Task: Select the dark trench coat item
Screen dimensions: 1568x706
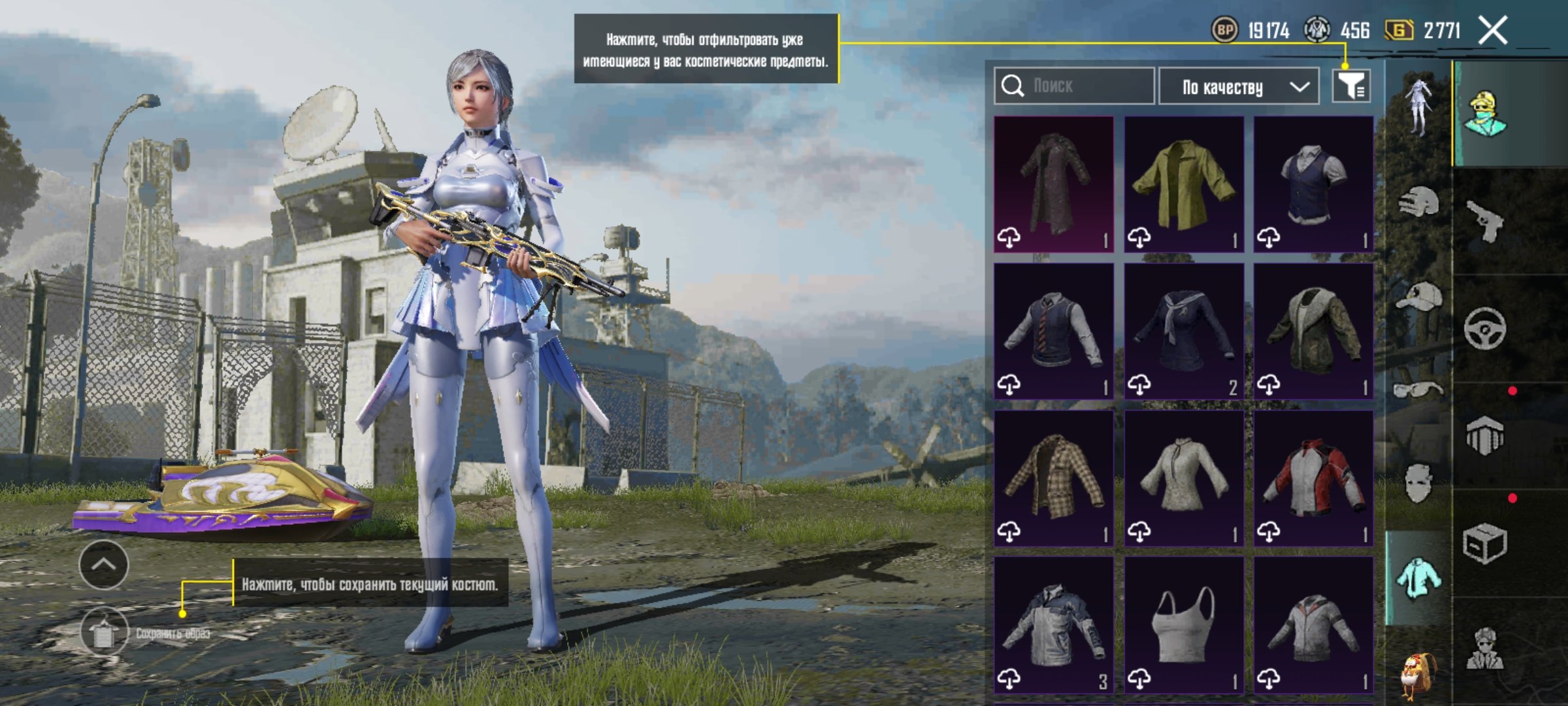Action: [x=1054, y=184]
